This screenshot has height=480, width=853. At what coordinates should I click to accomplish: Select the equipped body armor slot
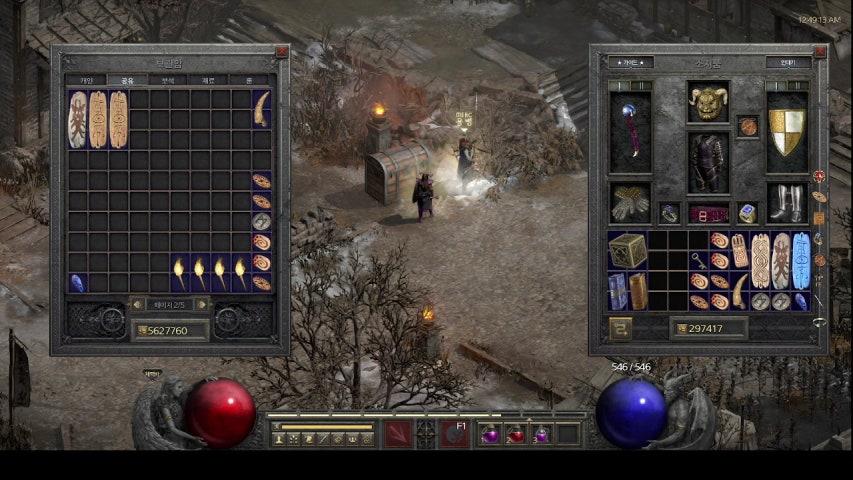(x=707, y=162)
